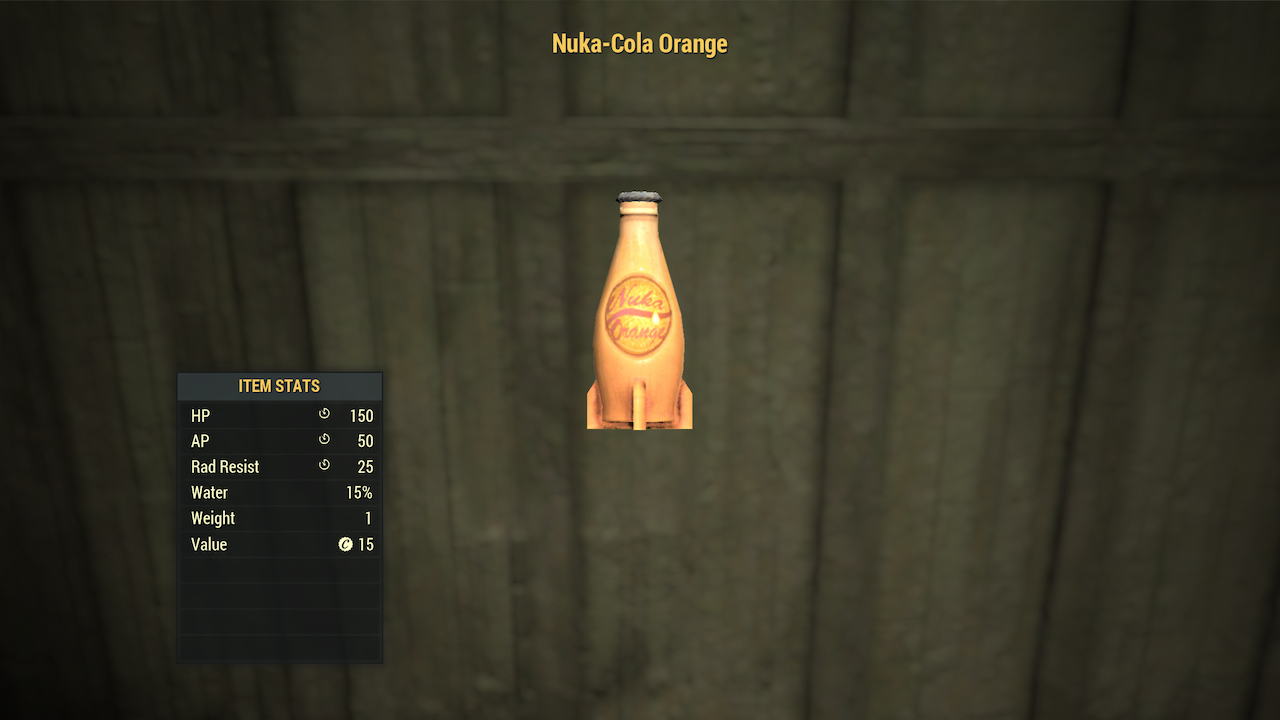This screenshot has width=1280, height=720.
Task: Click the duration clock icon beside HP
Action: 324,415
